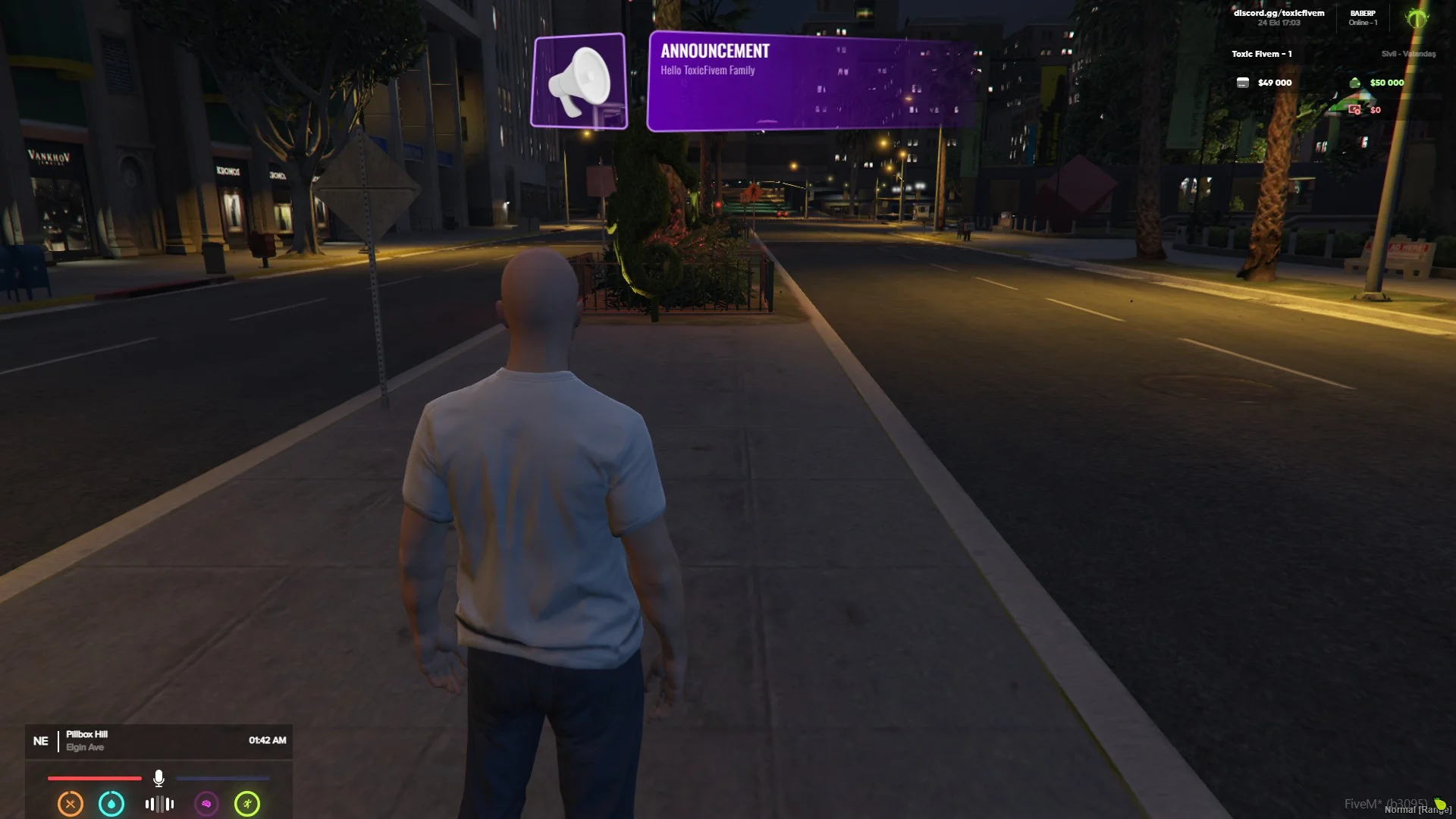Click the thirst water drop icon
Screen dimensions: 1456x819
[111, 804]
